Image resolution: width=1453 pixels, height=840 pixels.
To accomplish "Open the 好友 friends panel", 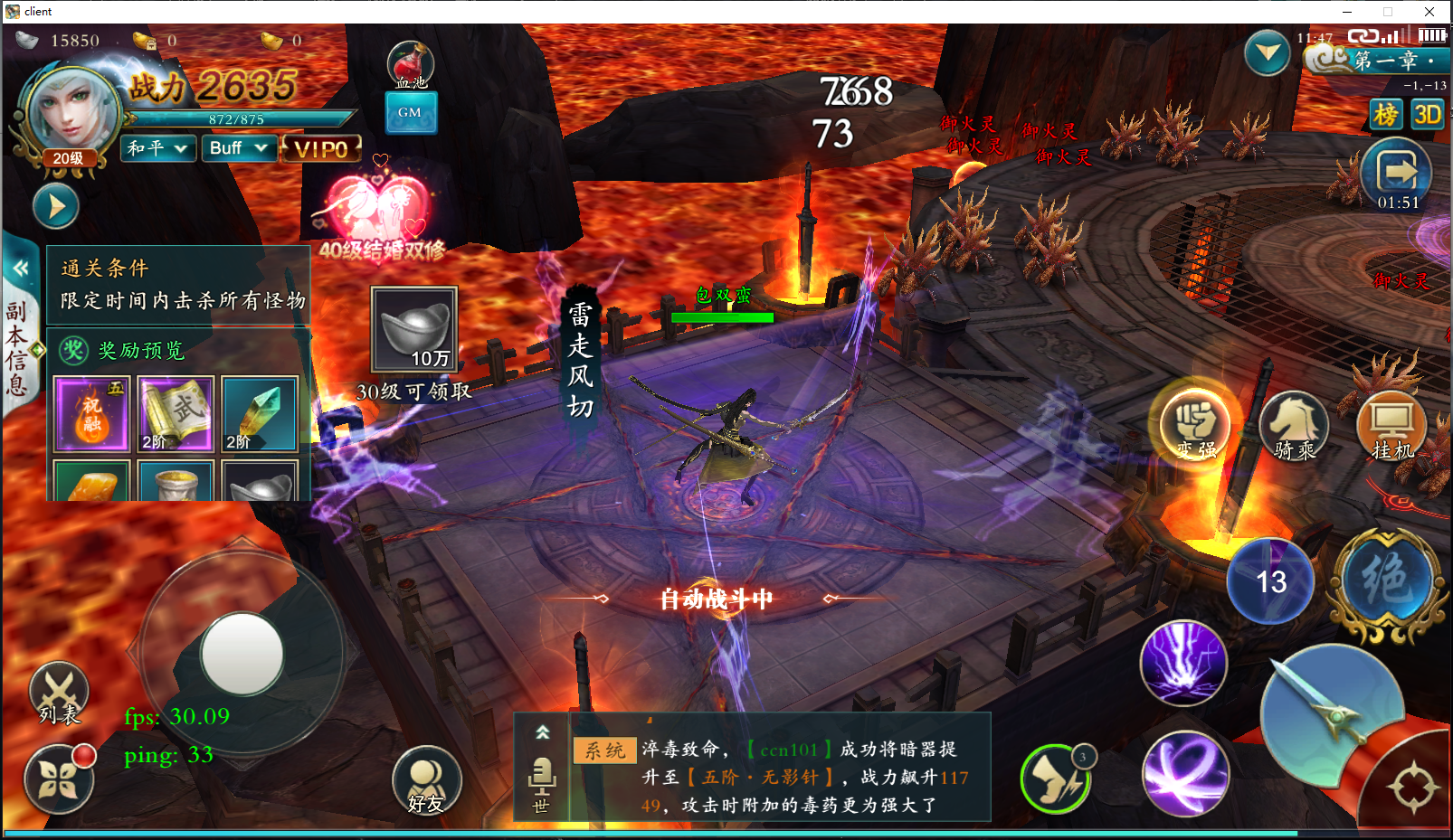I will [x=426, y=780].
